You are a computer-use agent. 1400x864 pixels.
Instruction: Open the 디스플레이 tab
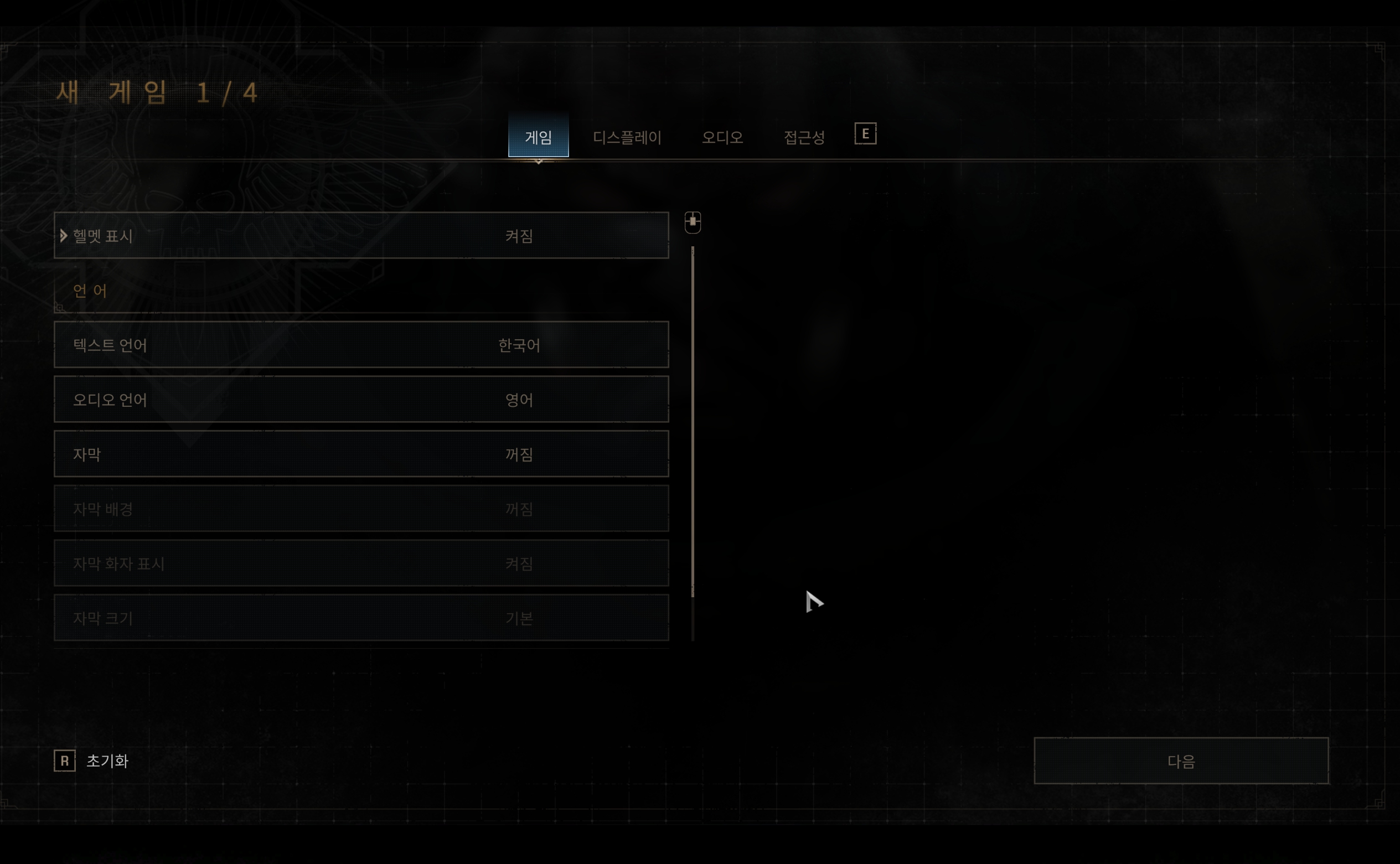[627, 137]
